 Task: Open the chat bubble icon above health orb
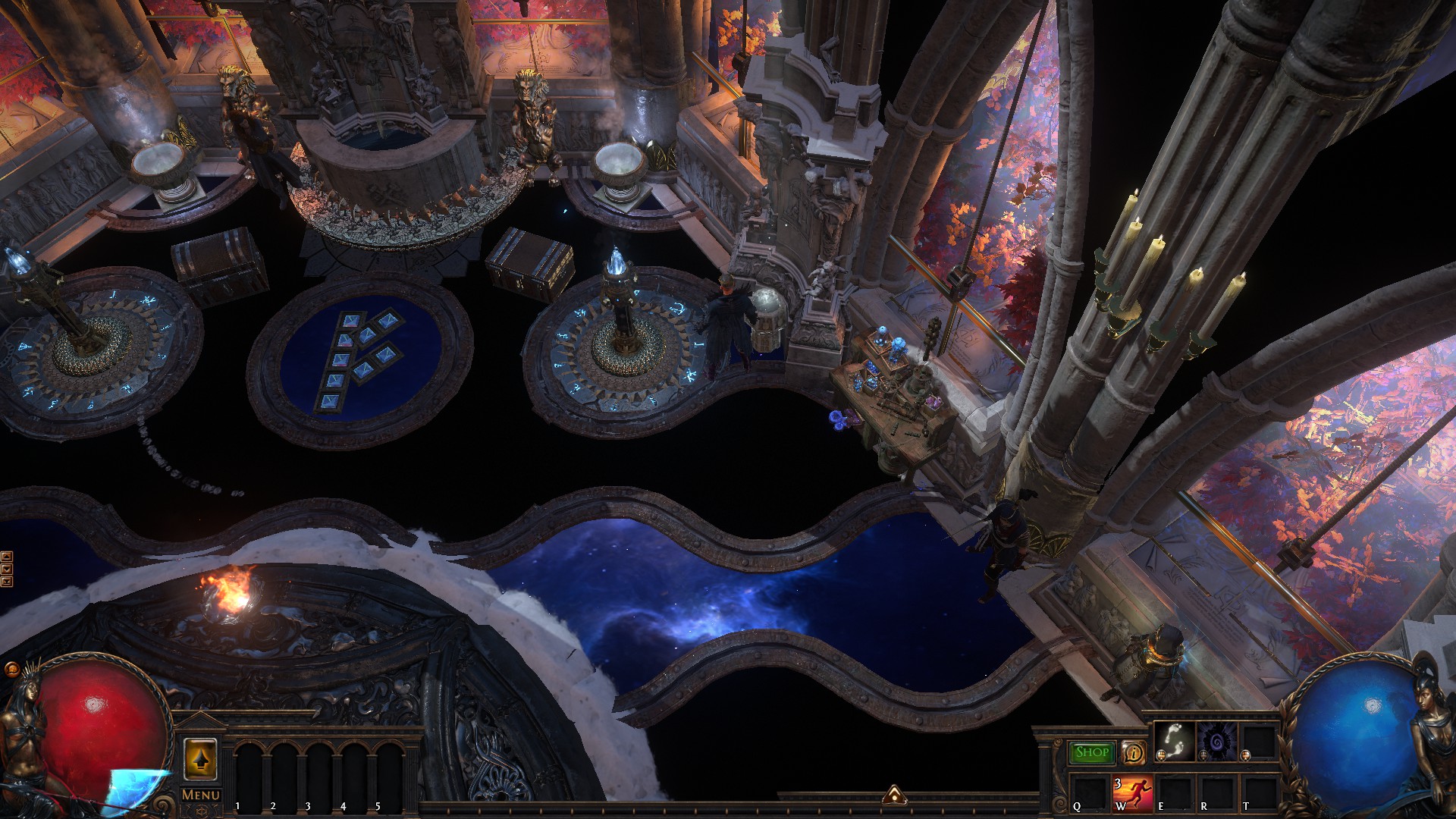pyautogui.click(x=11, y=669)
